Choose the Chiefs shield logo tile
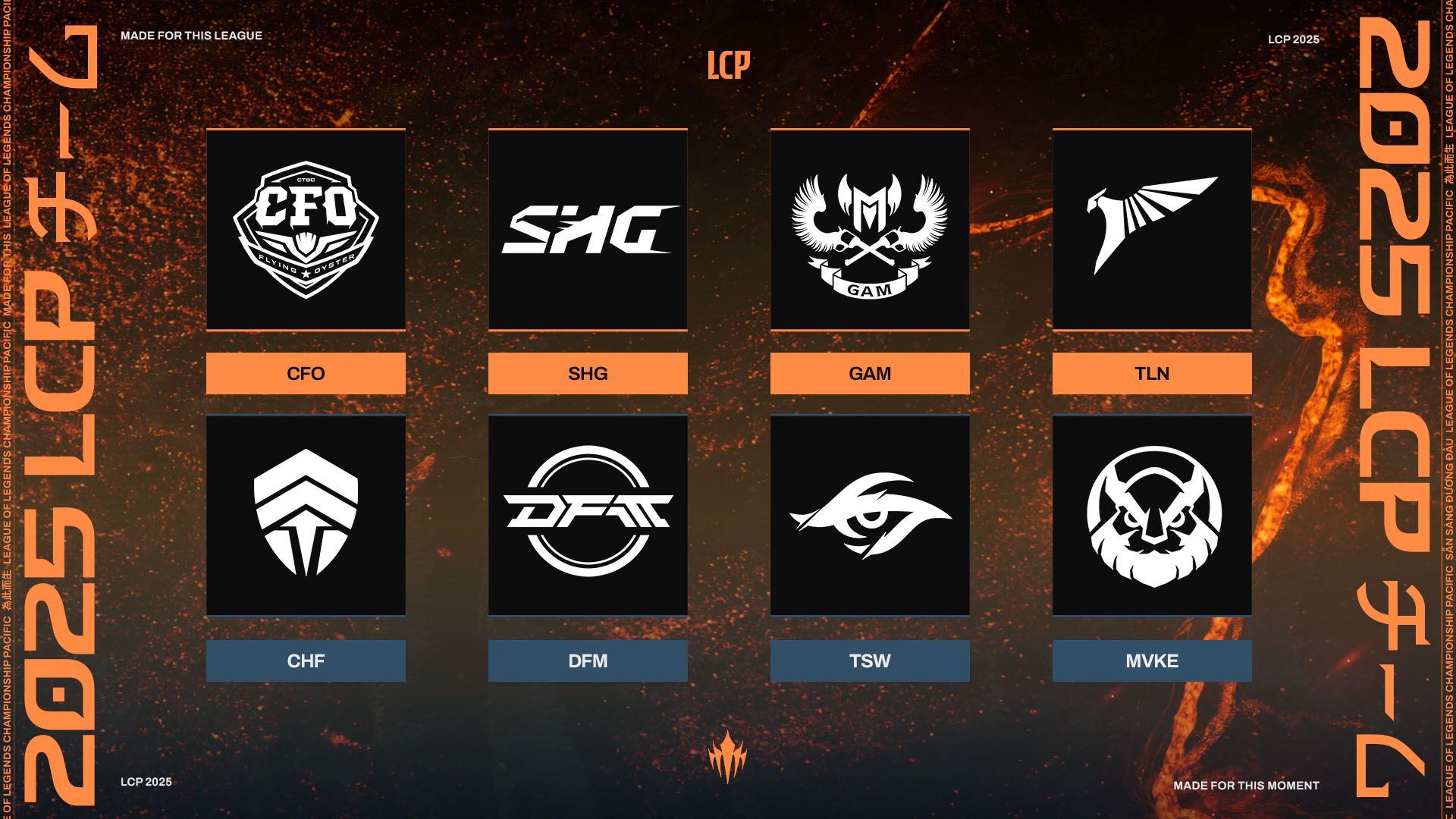 [x=306, y=516]
